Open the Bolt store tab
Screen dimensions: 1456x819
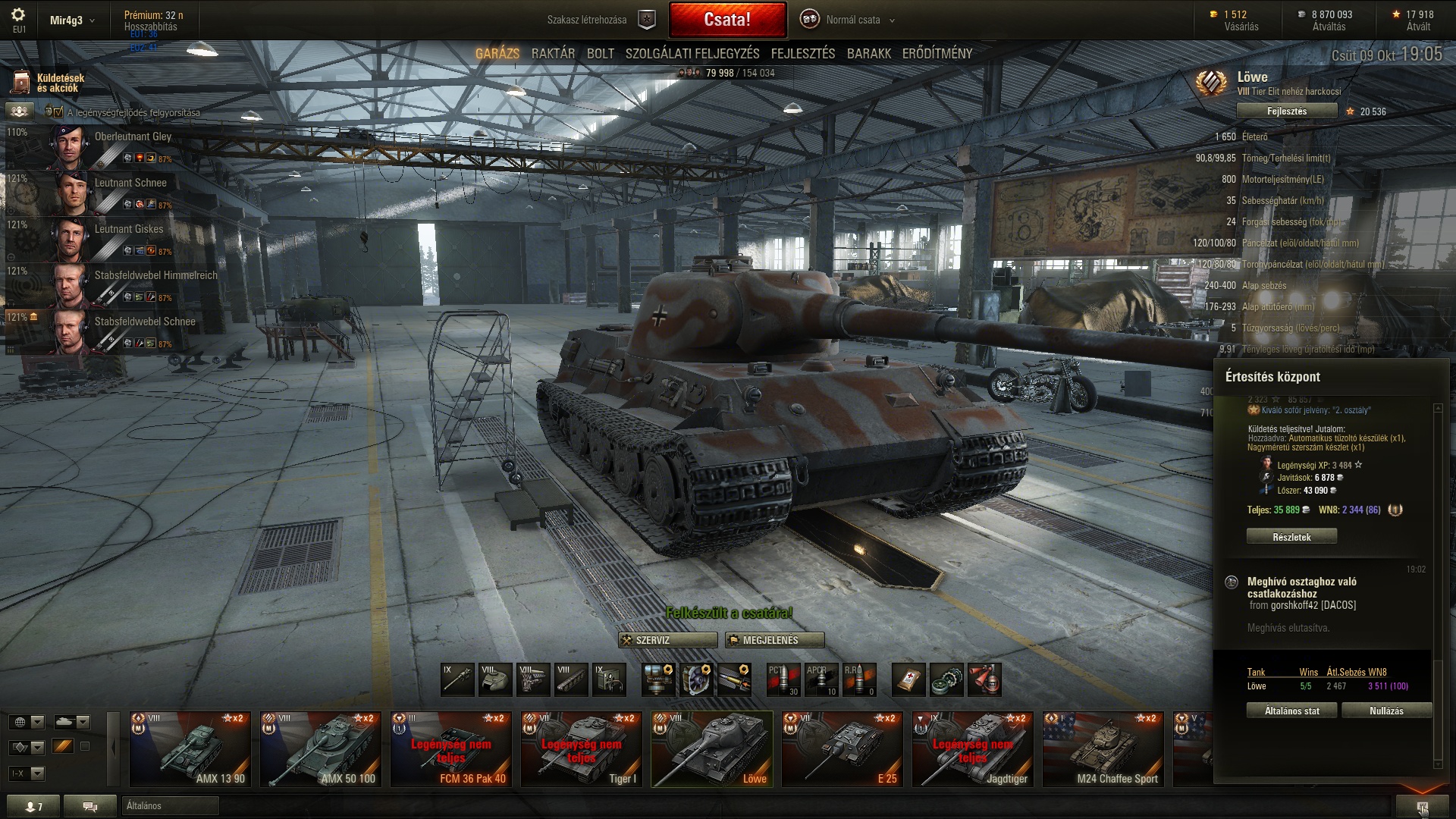(x=600, y=54)
